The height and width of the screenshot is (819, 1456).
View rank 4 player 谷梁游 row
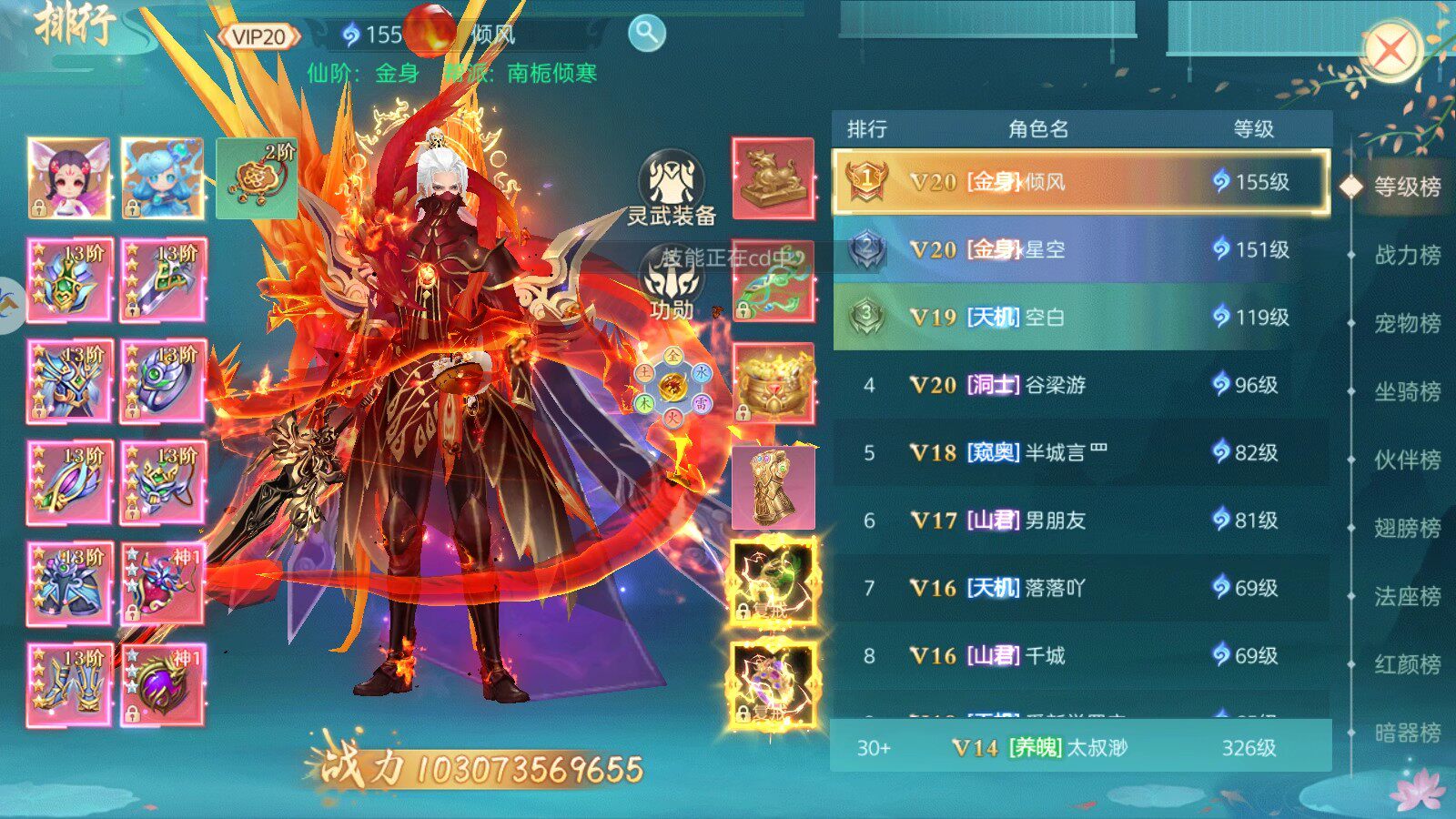coord(1081,385)
